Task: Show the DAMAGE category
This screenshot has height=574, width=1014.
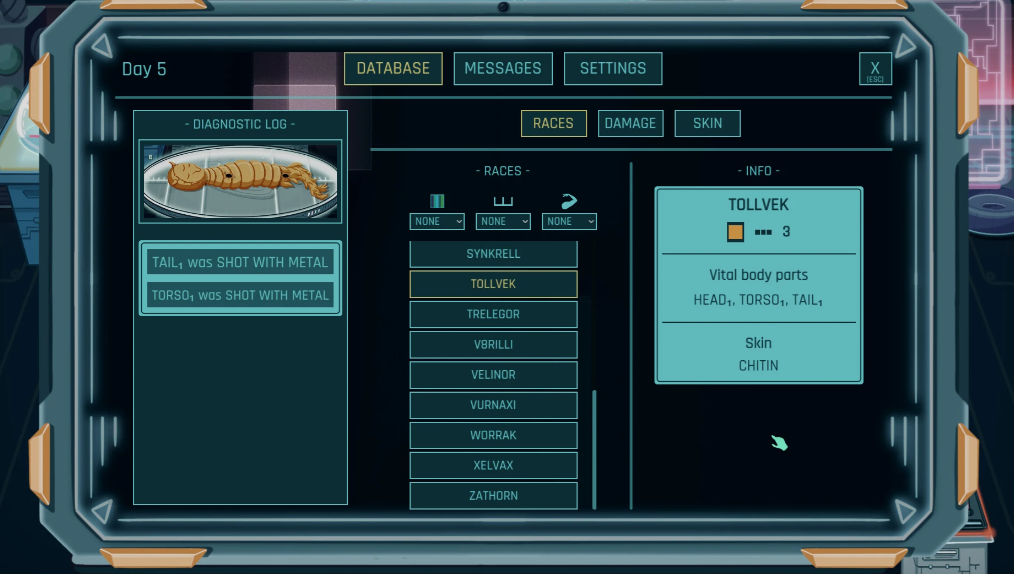Action: coord(630,123)
